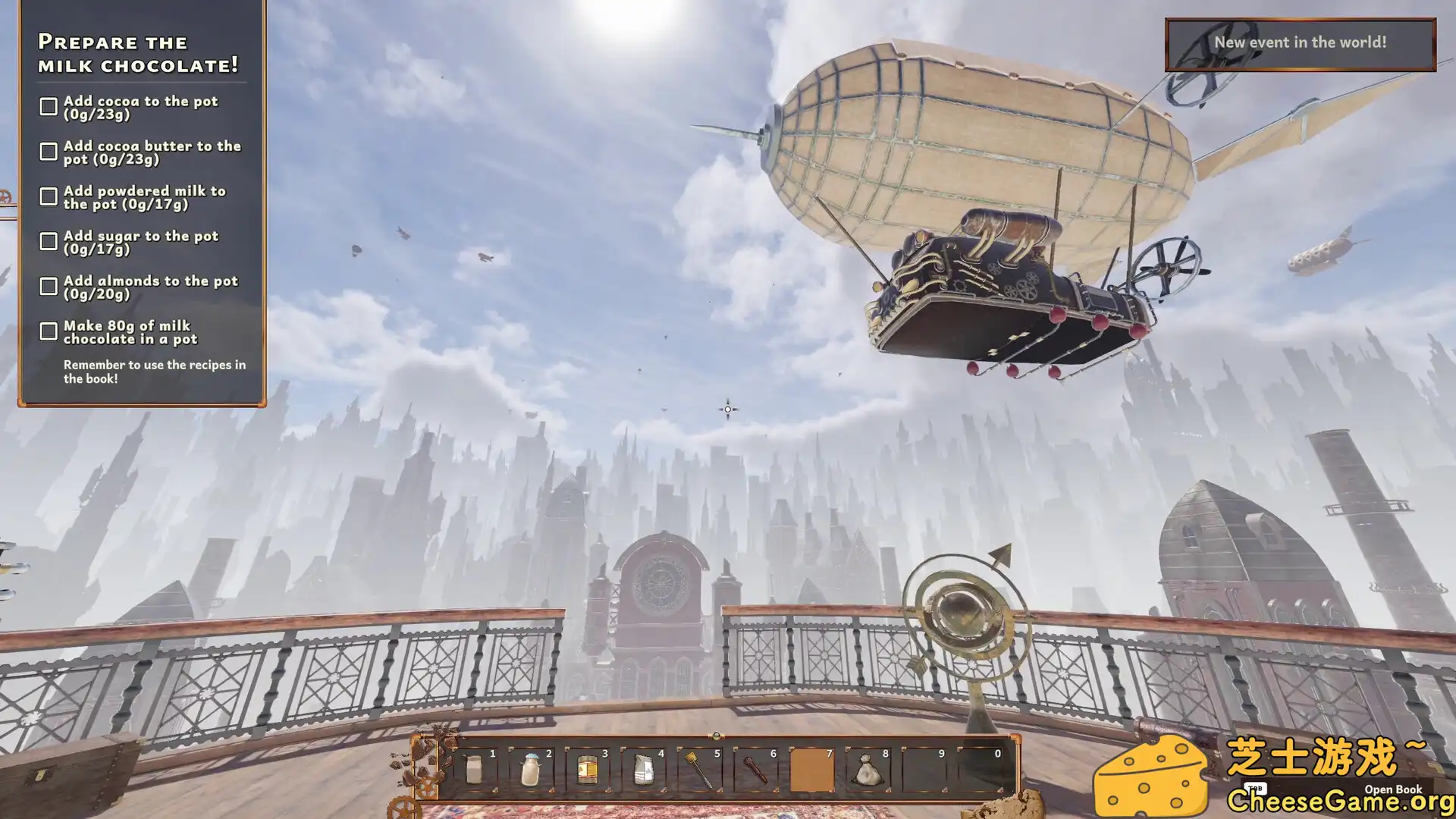Screen dimensions: 1456x819
Task: Click the highlighted orange hotbar slot 7
Action: [x=811, y=770]
